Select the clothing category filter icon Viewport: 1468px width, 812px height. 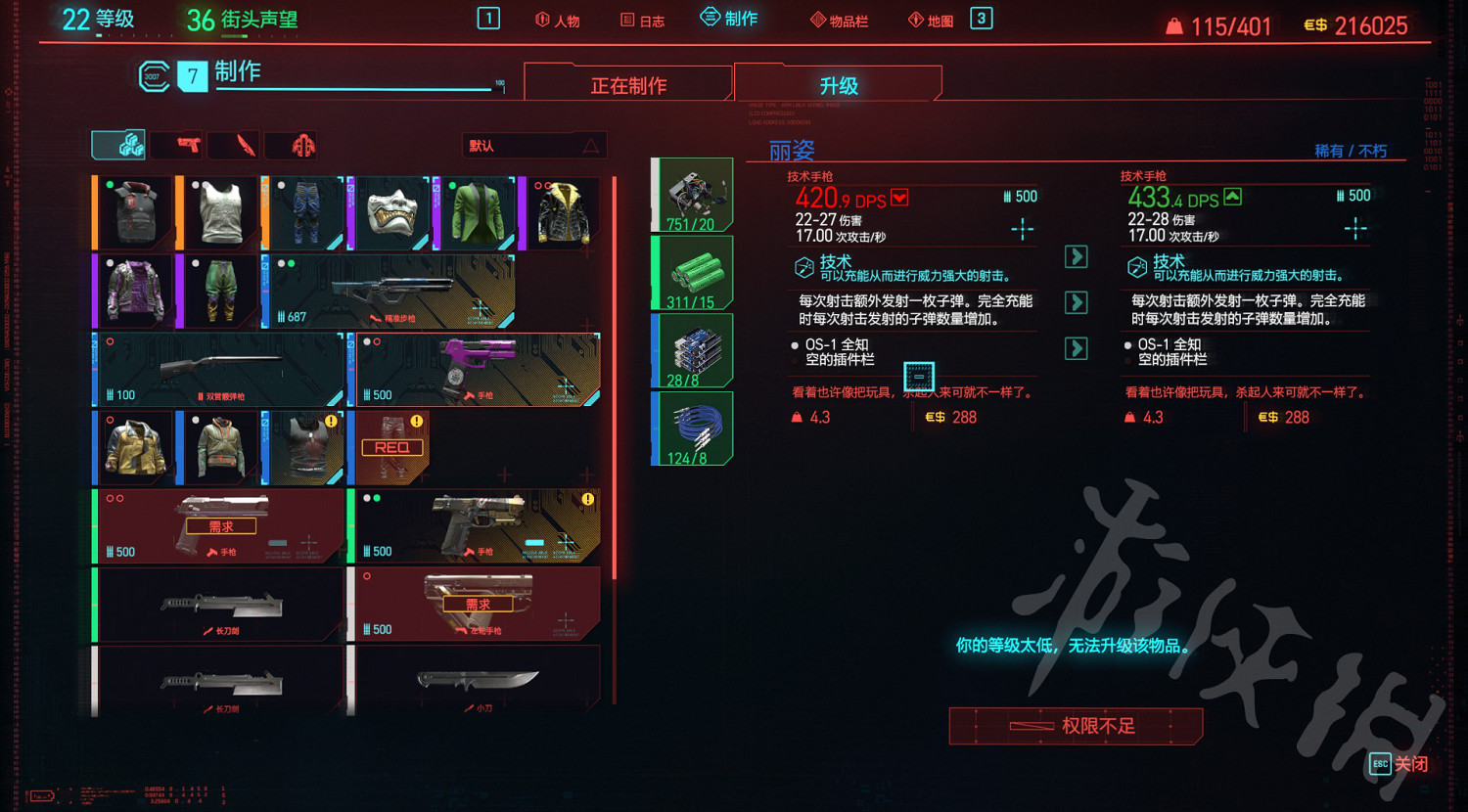293,145
